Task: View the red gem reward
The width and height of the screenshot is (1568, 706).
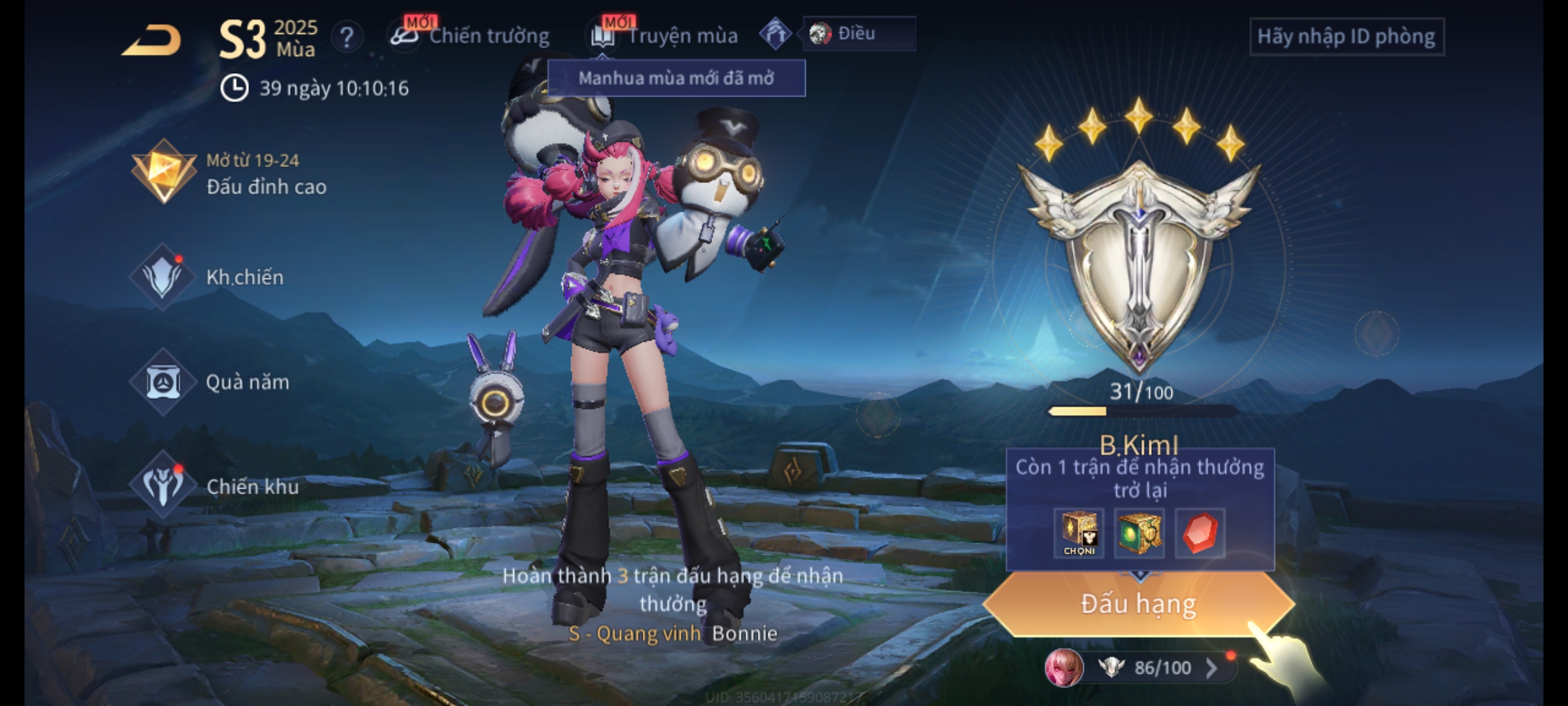Action: click(x=1200, y=533)
